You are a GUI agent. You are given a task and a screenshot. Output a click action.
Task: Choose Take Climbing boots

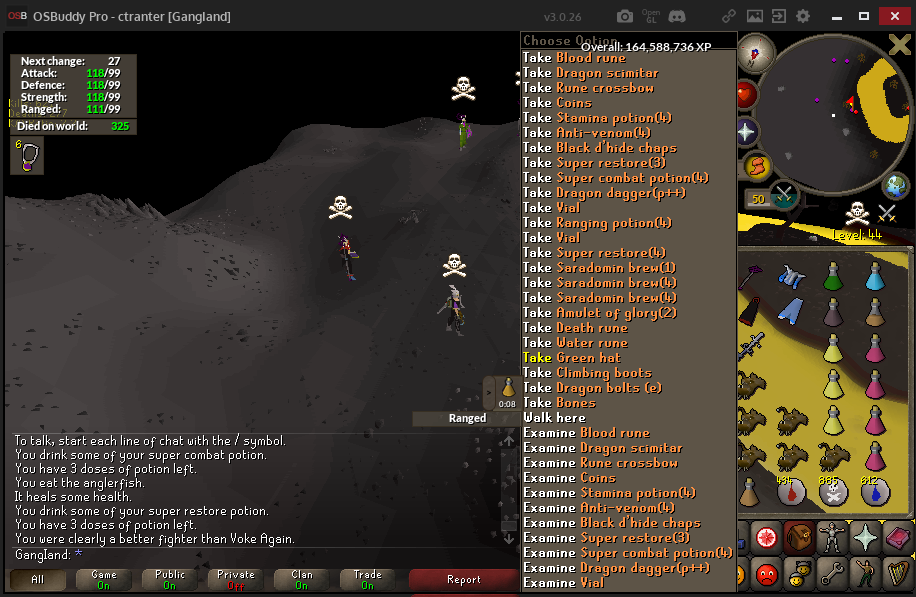[587, 373]
